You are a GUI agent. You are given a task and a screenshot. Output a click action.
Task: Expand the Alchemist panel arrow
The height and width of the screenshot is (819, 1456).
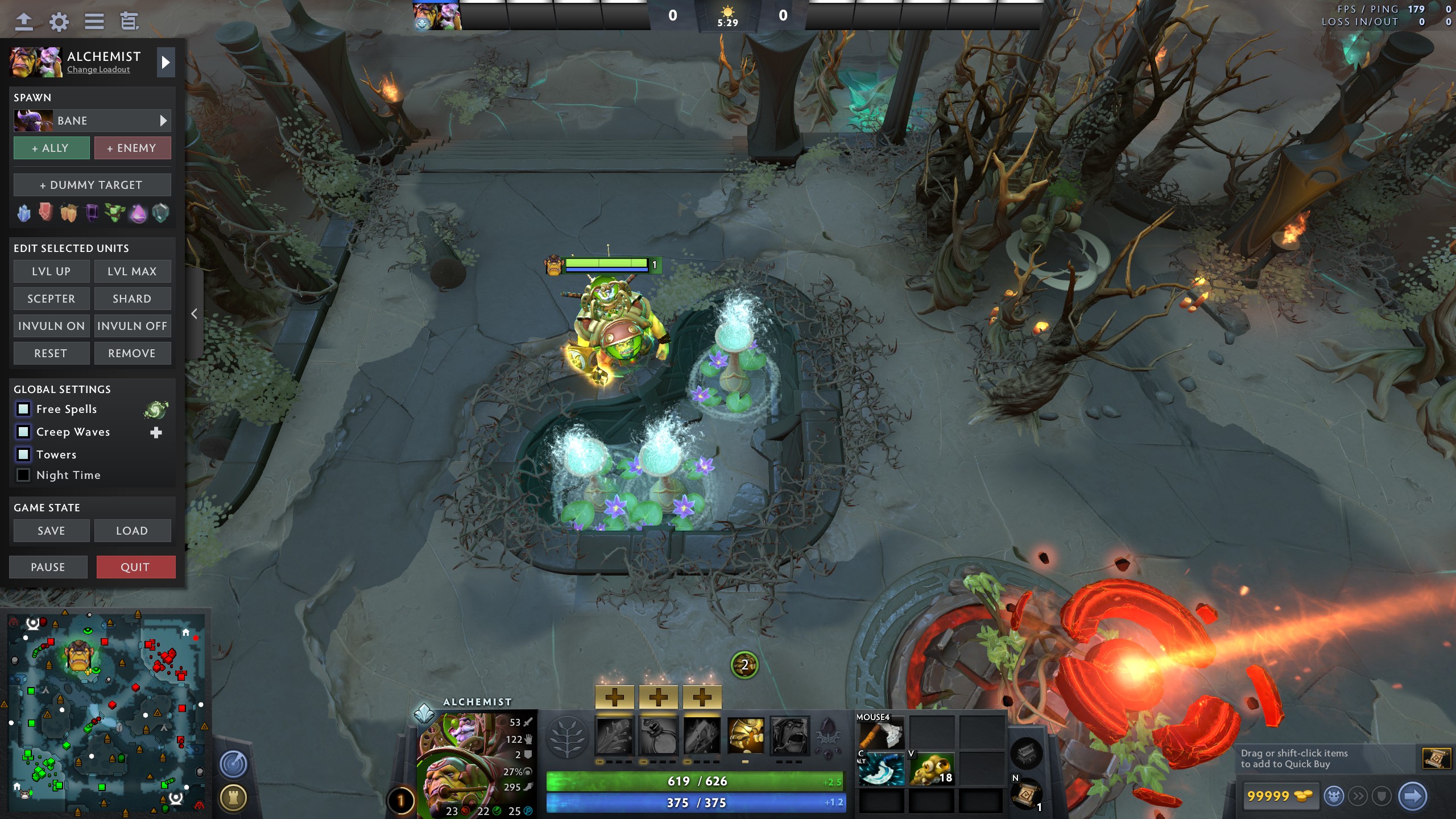point(166,63)
